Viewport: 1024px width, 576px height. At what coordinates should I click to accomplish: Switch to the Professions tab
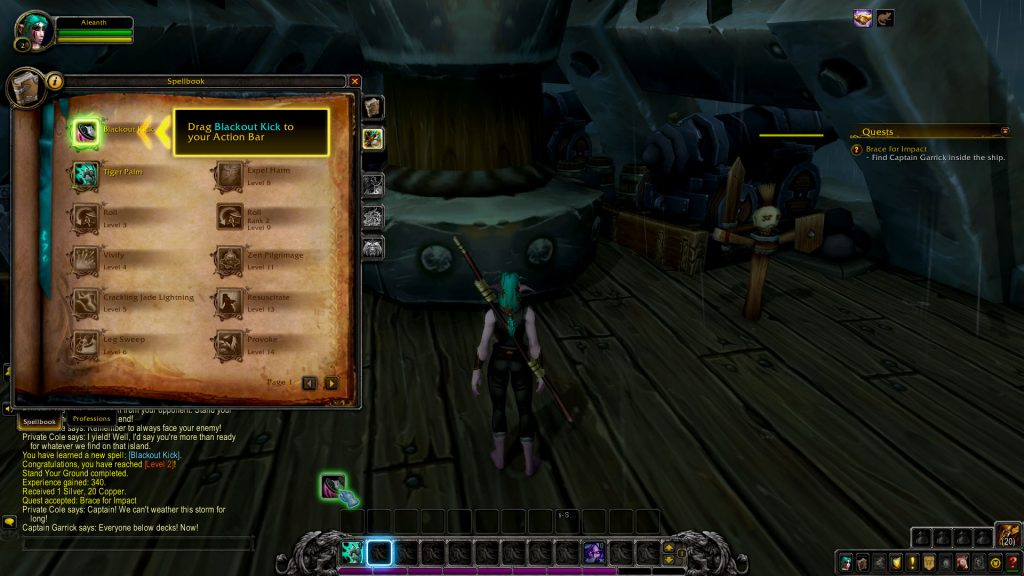[92, 418]
